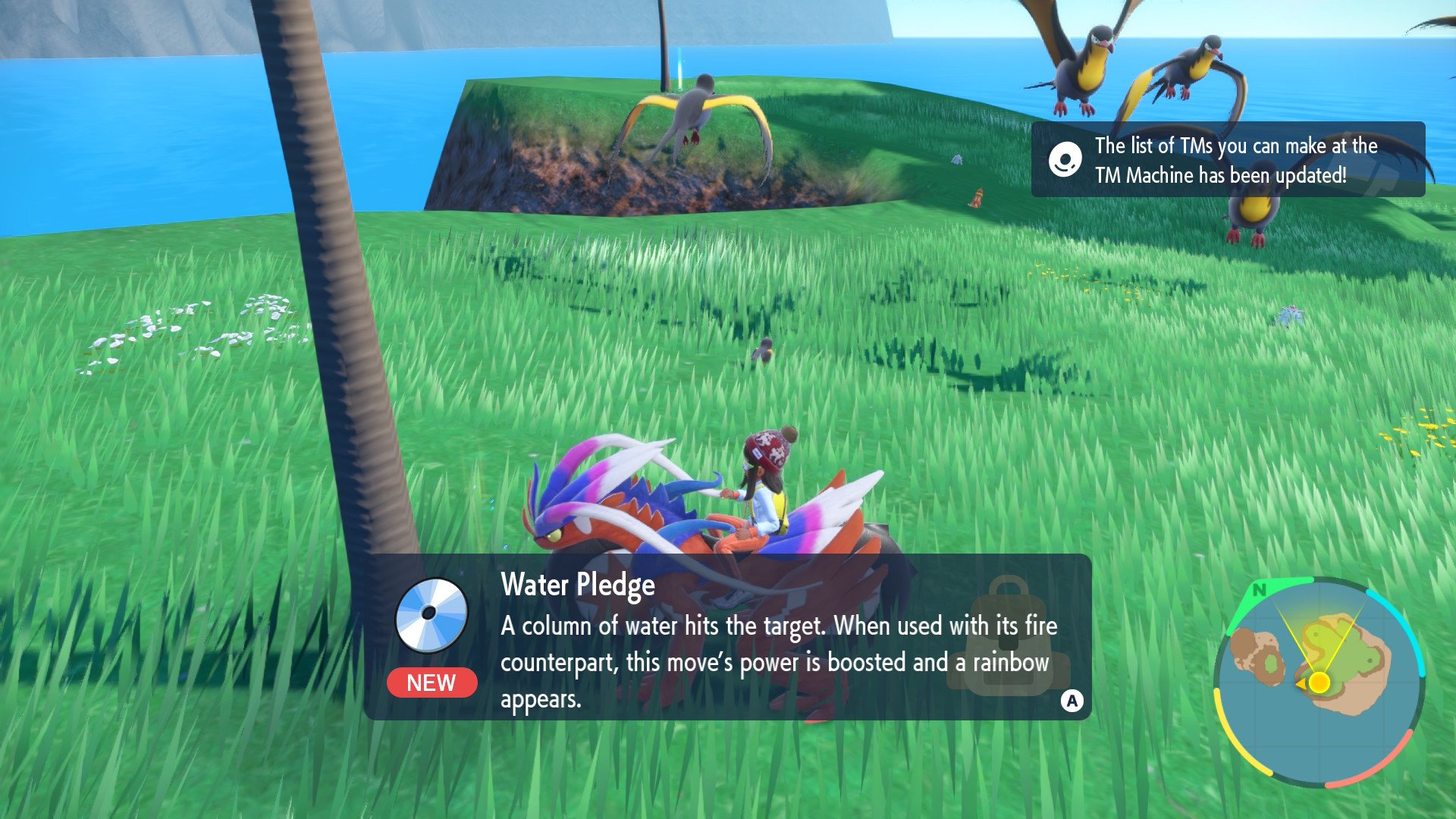The image size is (1456, 819).
Task: Click the yellow player marker on minimap
Action: pos(1319,682)
